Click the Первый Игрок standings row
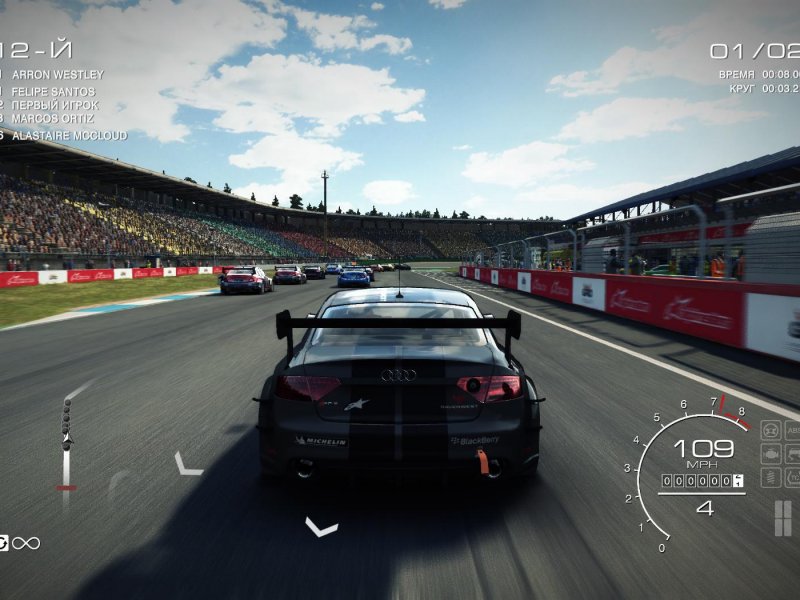Viewport: 800px width, 600px height. (x=55, y=105)
